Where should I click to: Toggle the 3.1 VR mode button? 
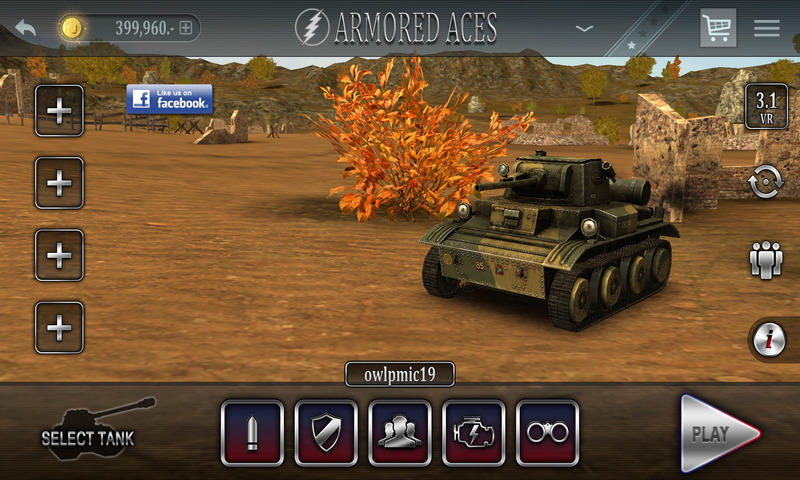click(766, 107)
